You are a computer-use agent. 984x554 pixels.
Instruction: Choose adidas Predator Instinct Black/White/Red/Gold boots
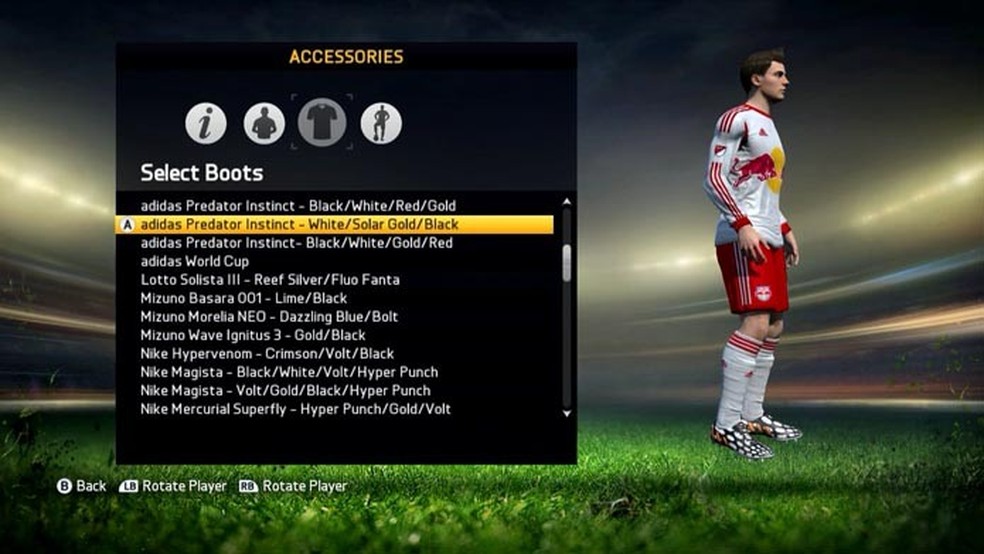click(x=298, y=206)
